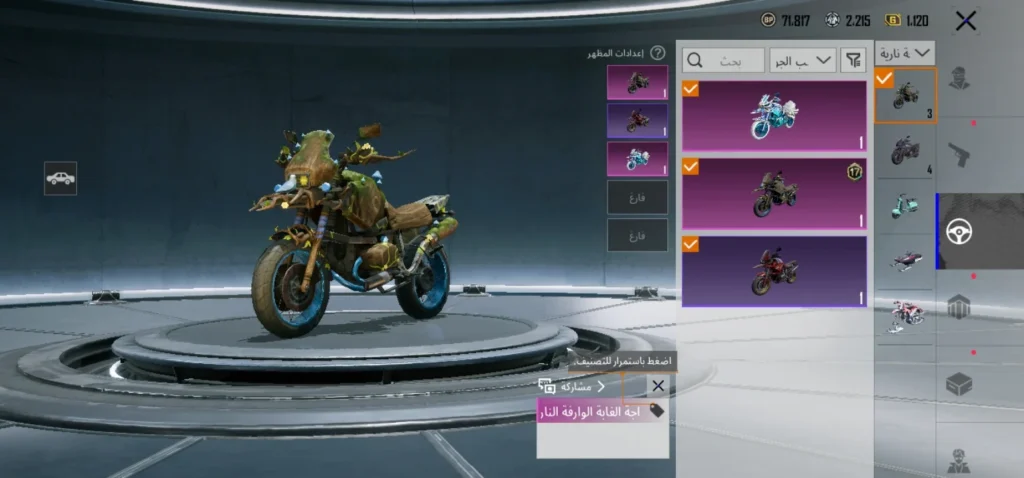Click the search field in the skin list
This screenshot has width=1024, height=478.
pyautogui.click(x=724, y=60)
